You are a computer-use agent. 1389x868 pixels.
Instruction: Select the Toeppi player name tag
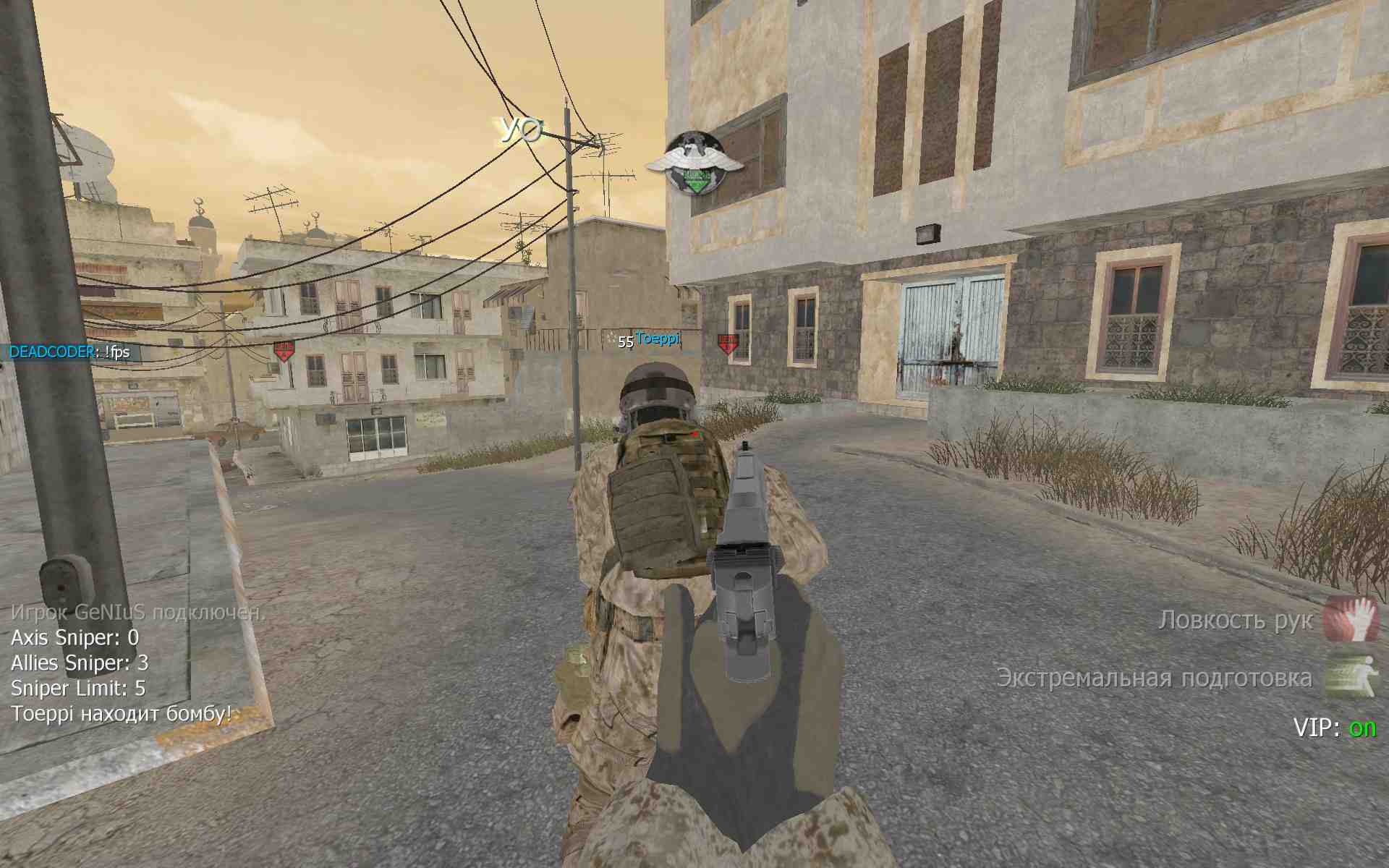pyautogui.click(x=658, y=339)
